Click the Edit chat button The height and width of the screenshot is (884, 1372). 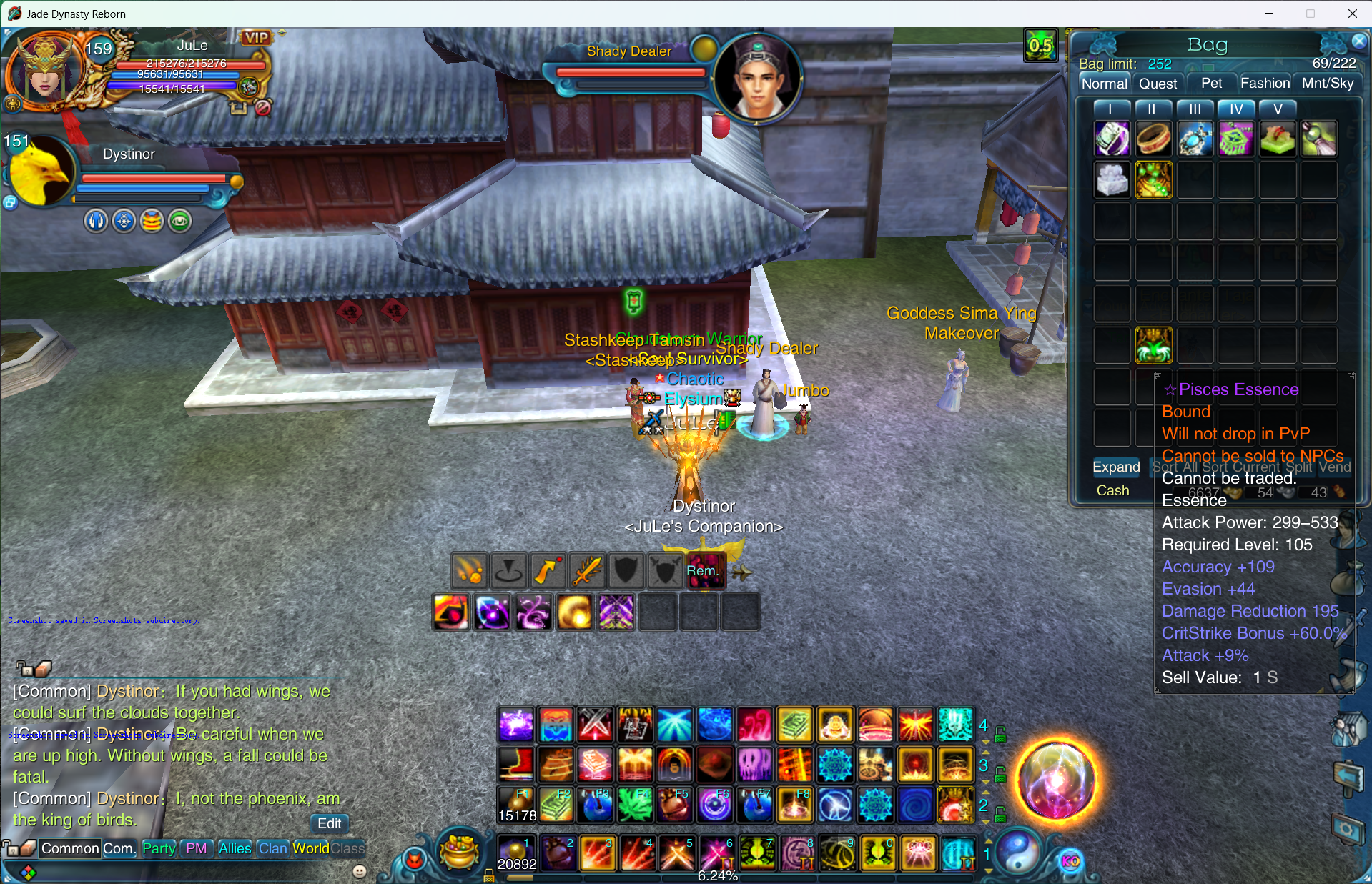point(329,823)
